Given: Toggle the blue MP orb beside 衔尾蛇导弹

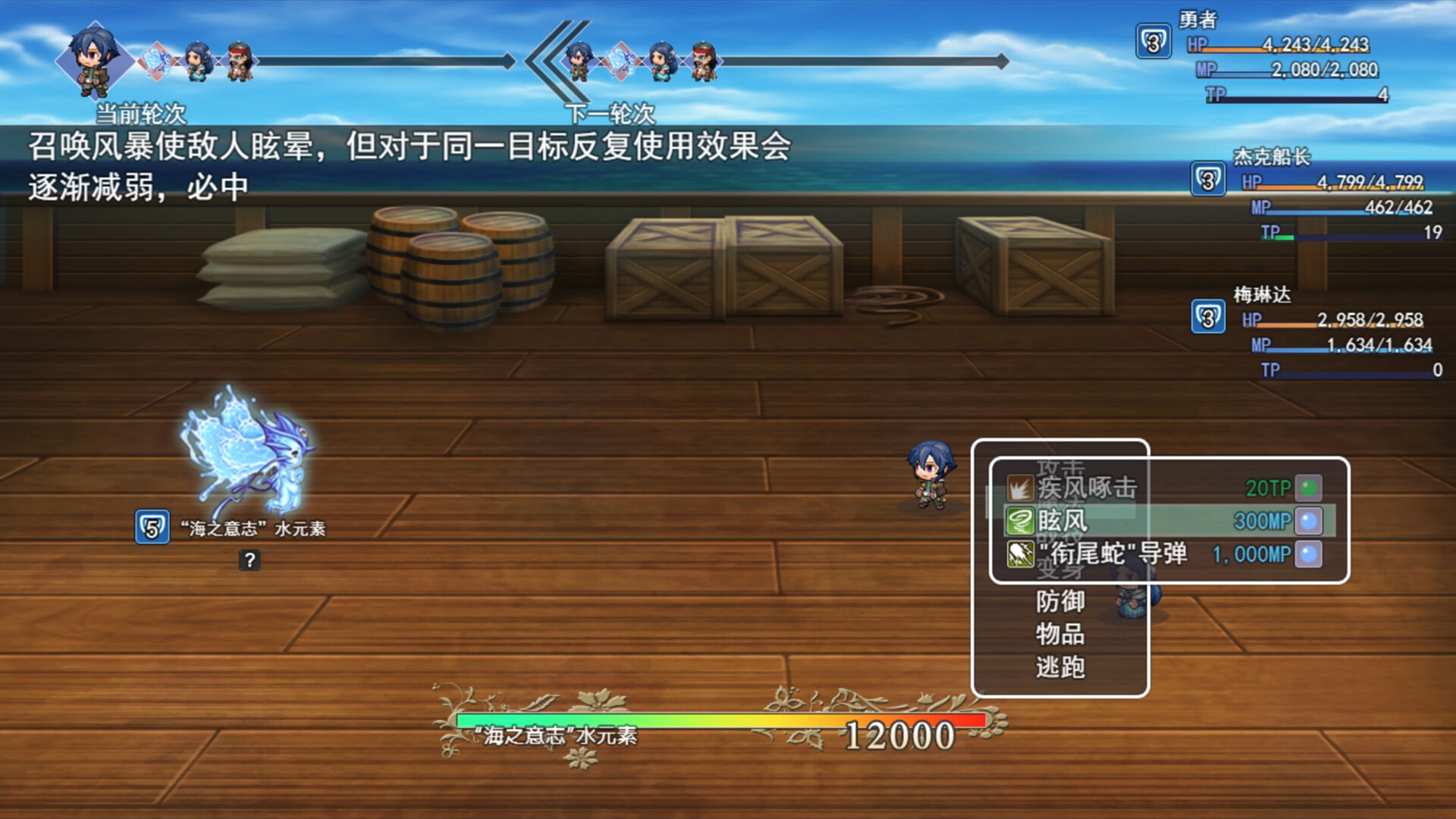Looking at the screenshot, I should tap(1310, 554).
